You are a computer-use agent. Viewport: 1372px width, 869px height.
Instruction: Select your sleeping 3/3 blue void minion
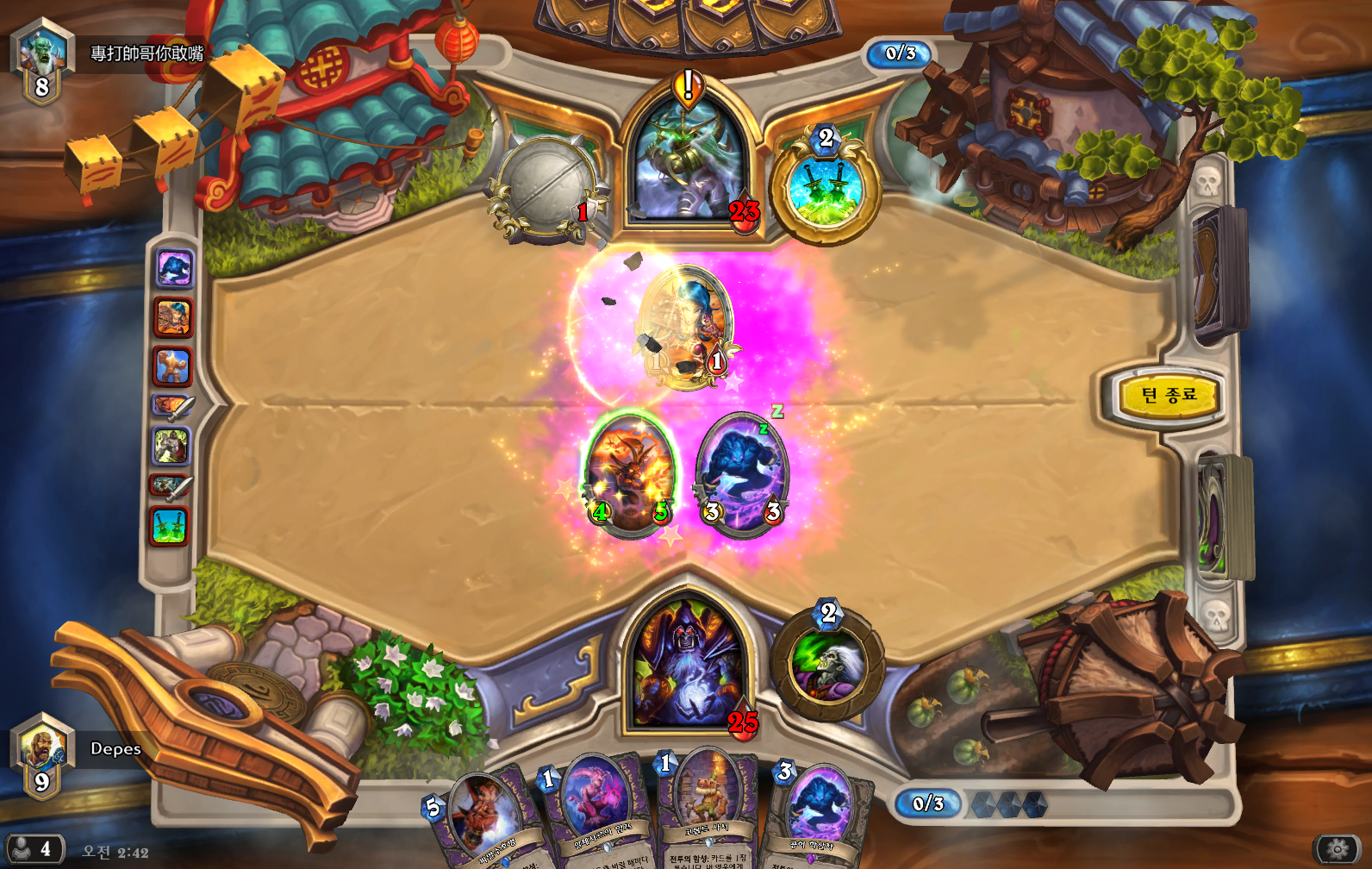[x=741, y=476]
